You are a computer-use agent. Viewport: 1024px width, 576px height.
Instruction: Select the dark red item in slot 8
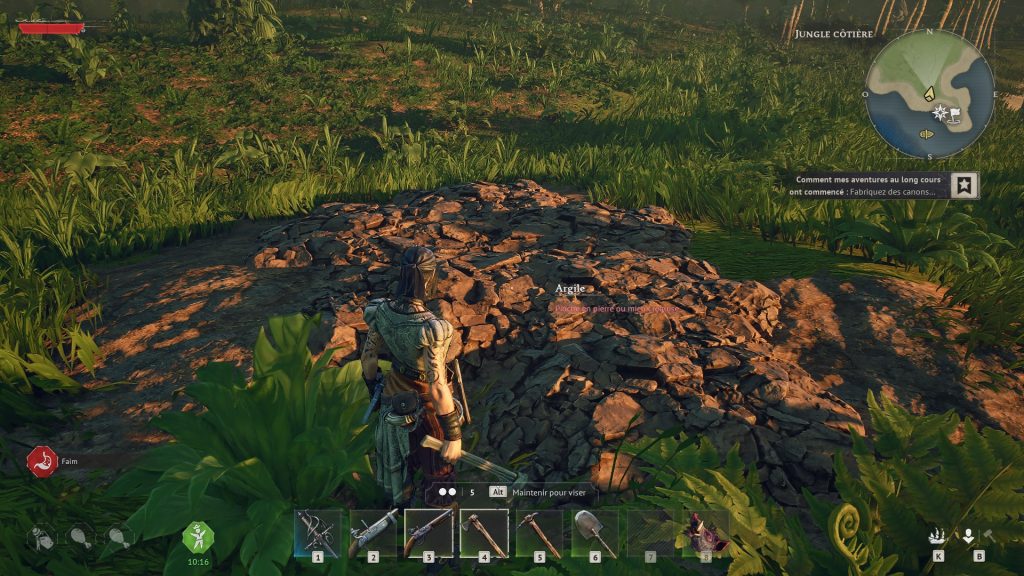click(x=705, y=532)
